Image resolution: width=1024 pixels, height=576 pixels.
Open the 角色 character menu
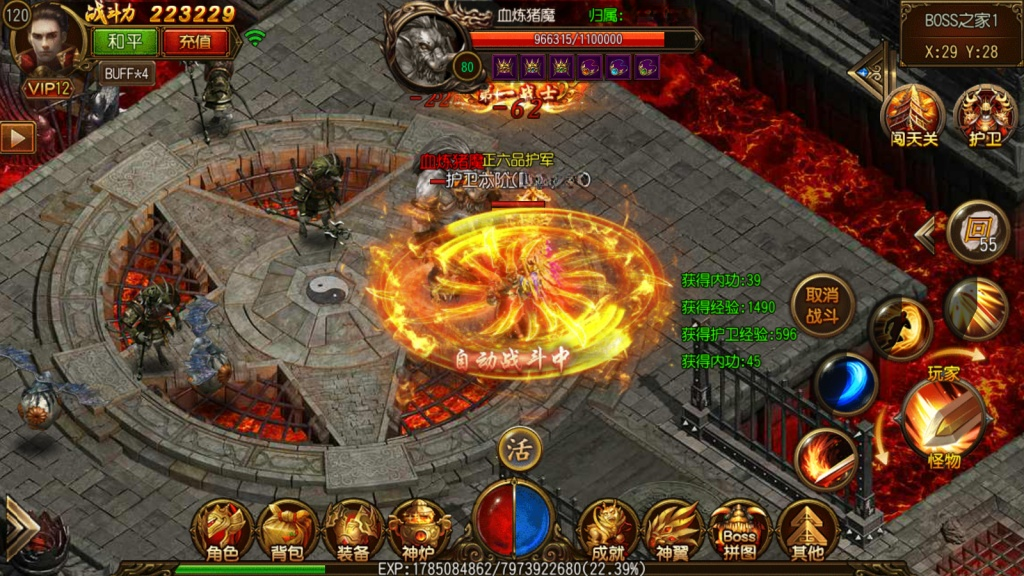click(x=223, y=531)
